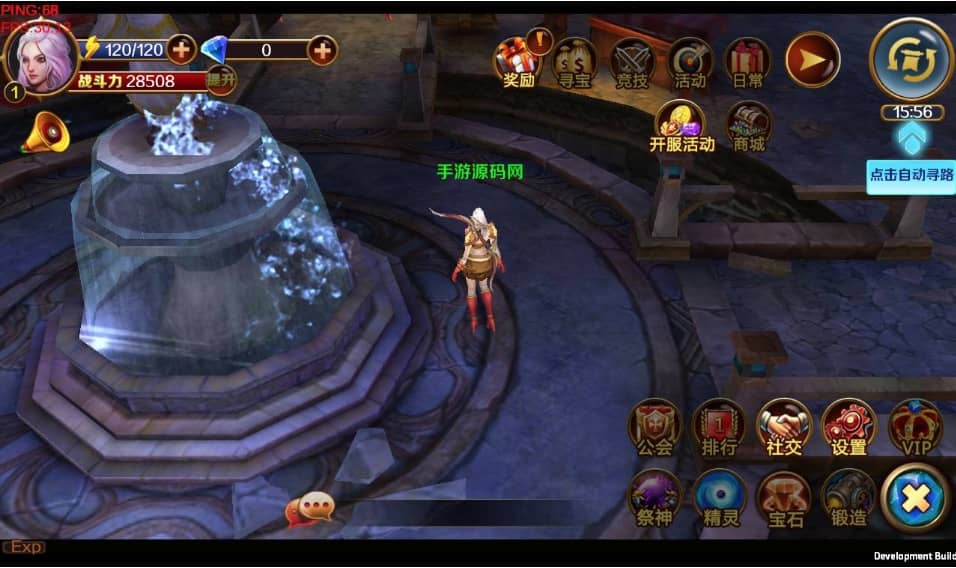Show the 排行 rankings
The image size is (956, 568).
[x=719, y=428]
